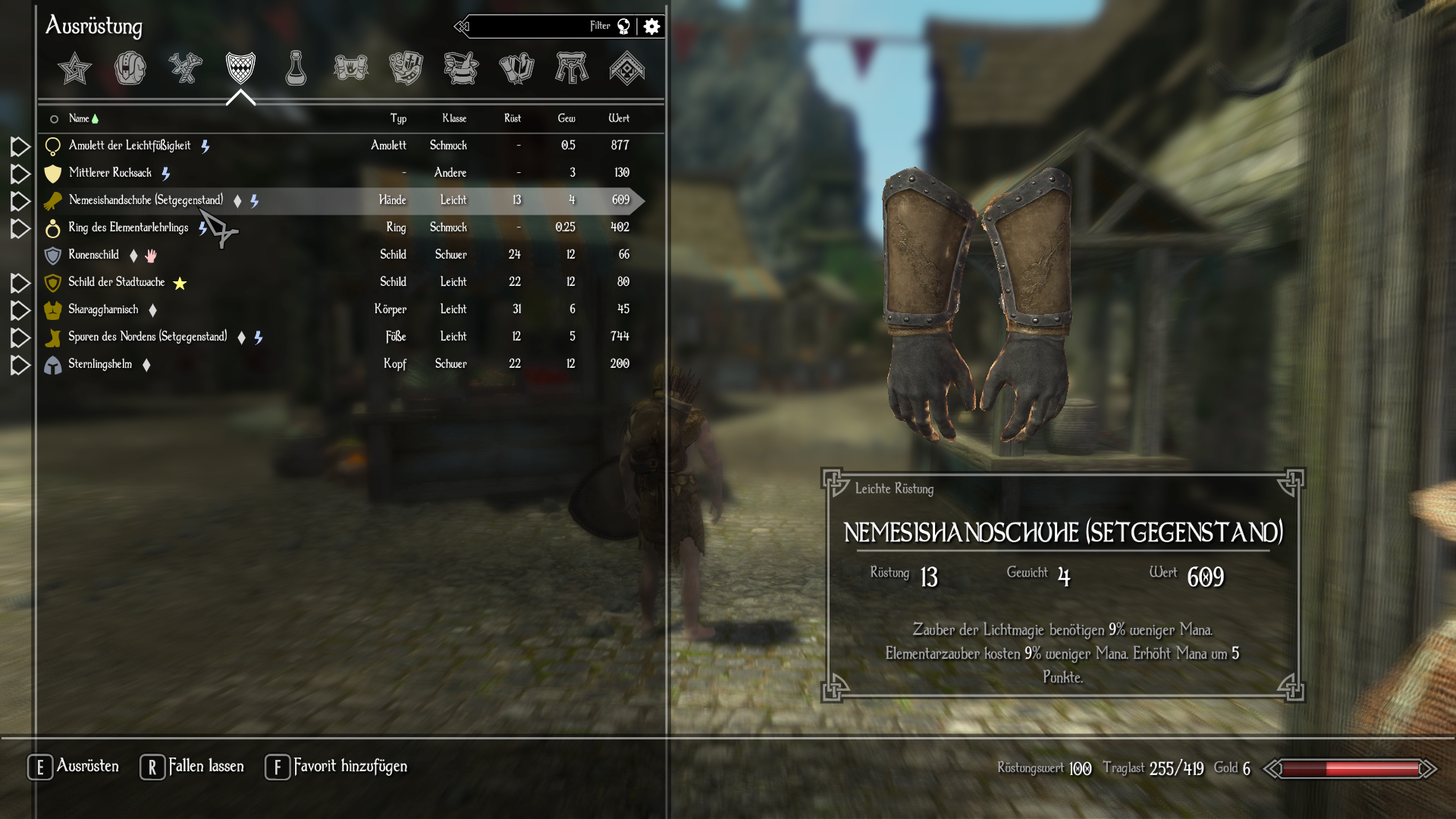This screenshot has height=819, width=1456.
Task: Sort the list by Gew weight column
Action: click(x=566, y=118)
